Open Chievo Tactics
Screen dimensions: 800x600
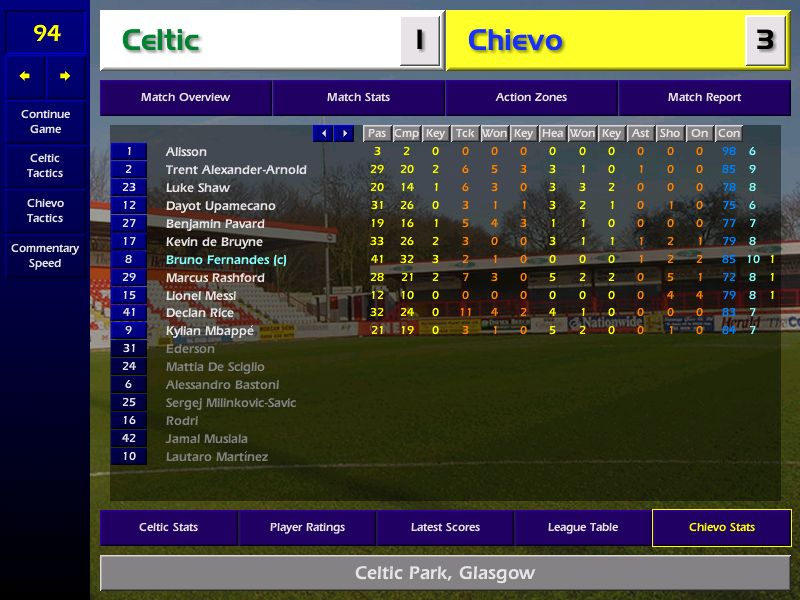[45, 210]
